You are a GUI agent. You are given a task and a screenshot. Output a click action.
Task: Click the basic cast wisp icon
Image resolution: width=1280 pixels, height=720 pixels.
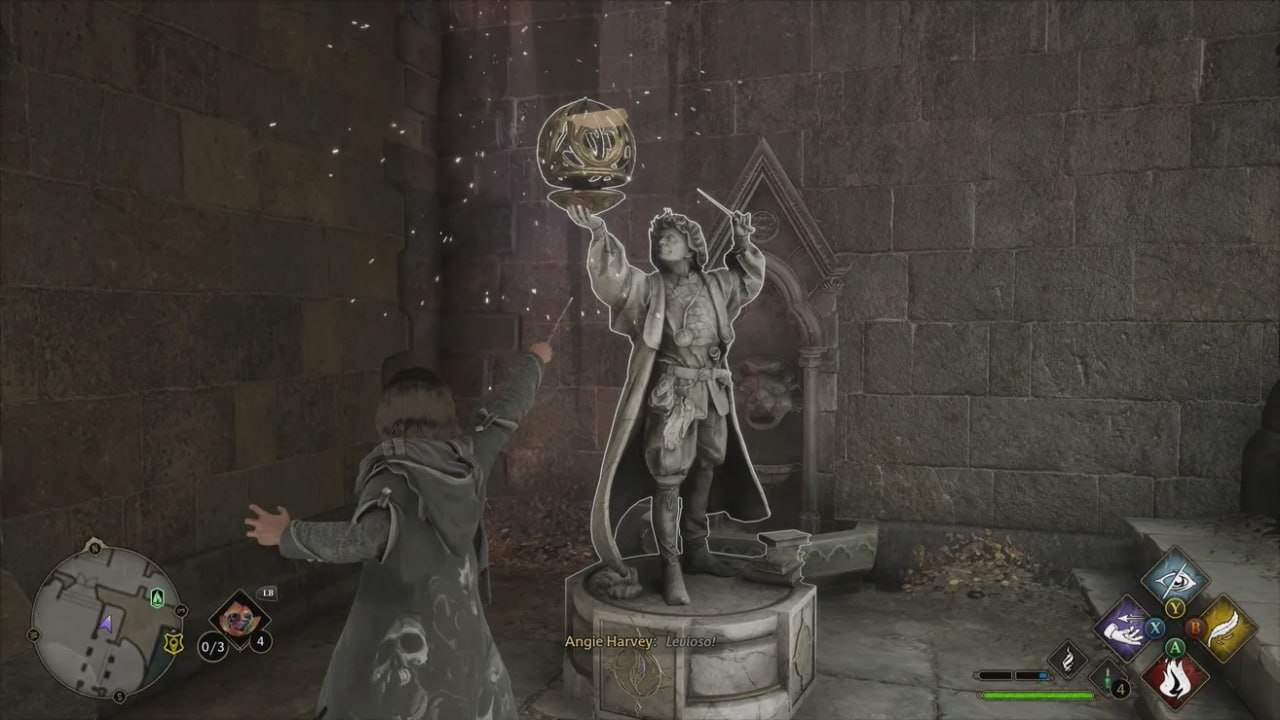click(x=1067, y=659)
